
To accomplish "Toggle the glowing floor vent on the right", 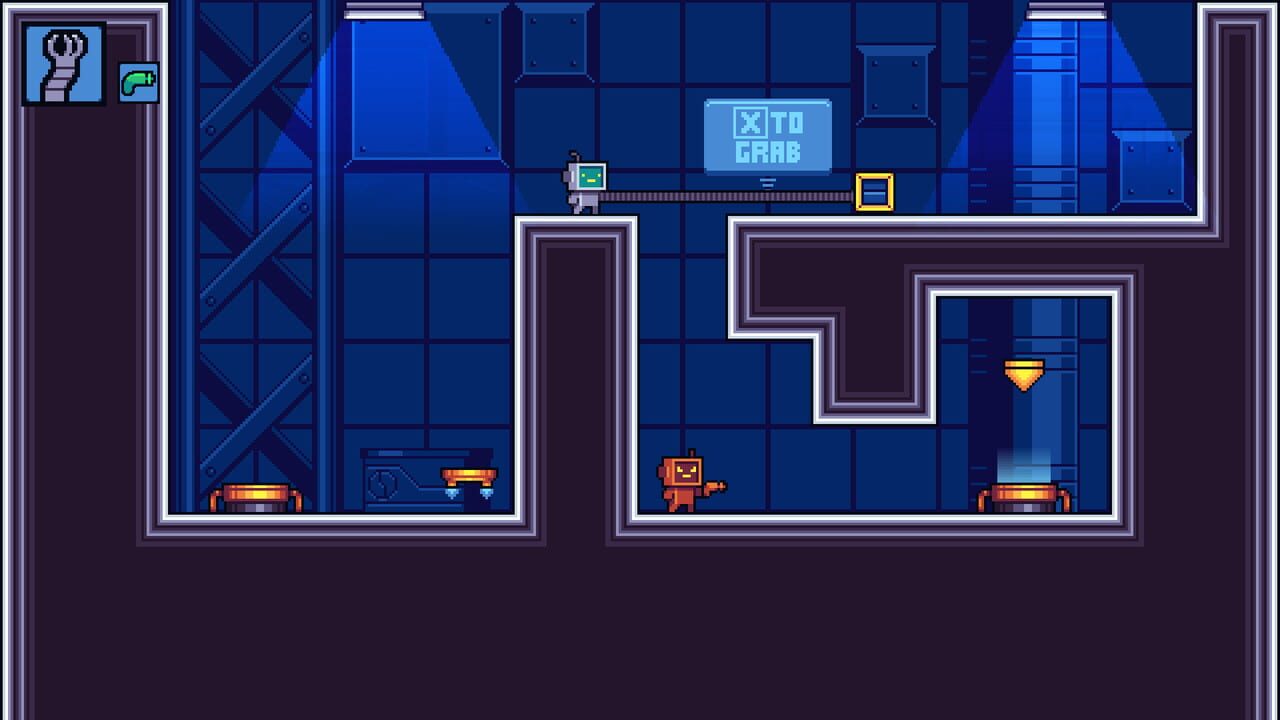I will click(x=1025, y=495).
